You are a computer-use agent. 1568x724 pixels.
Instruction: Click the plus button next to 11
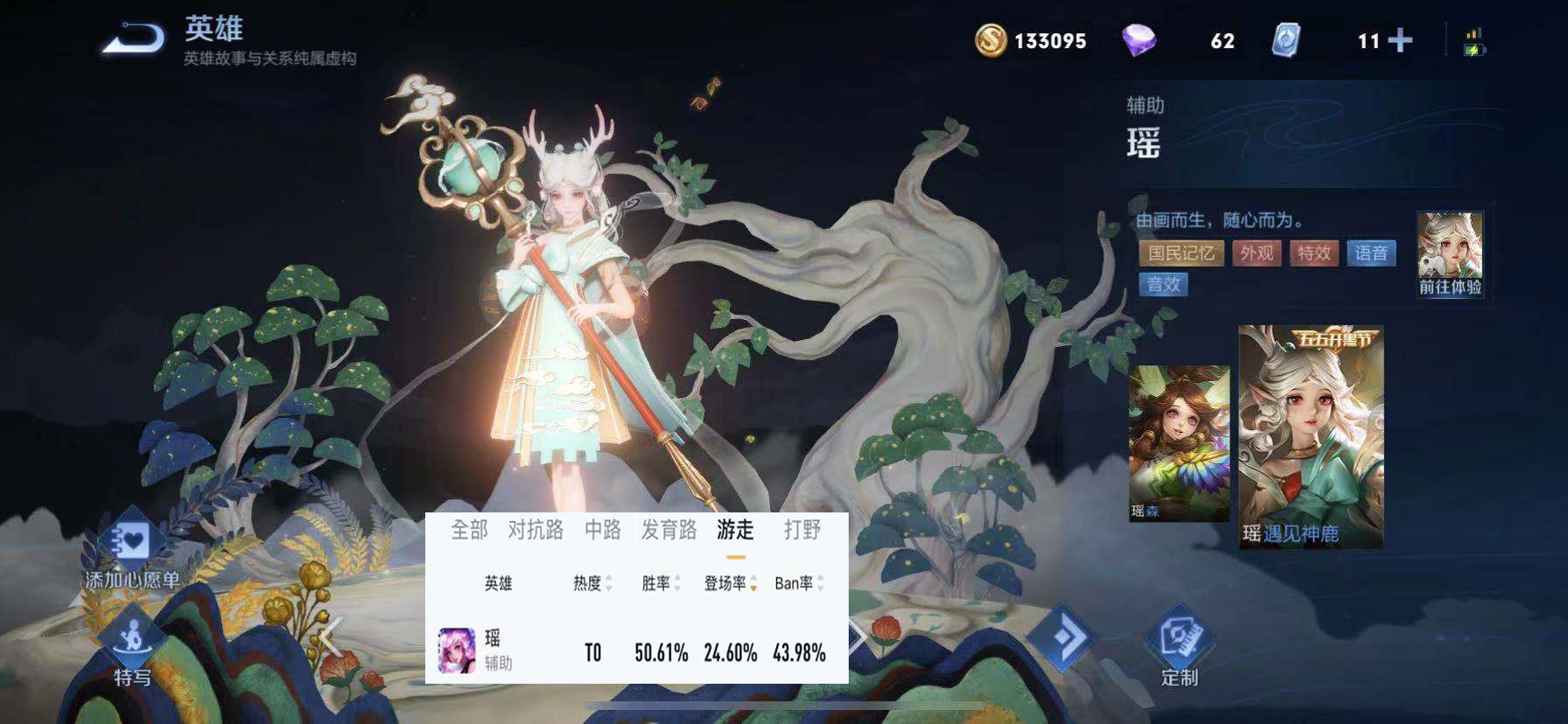(x=1399, y=39)
